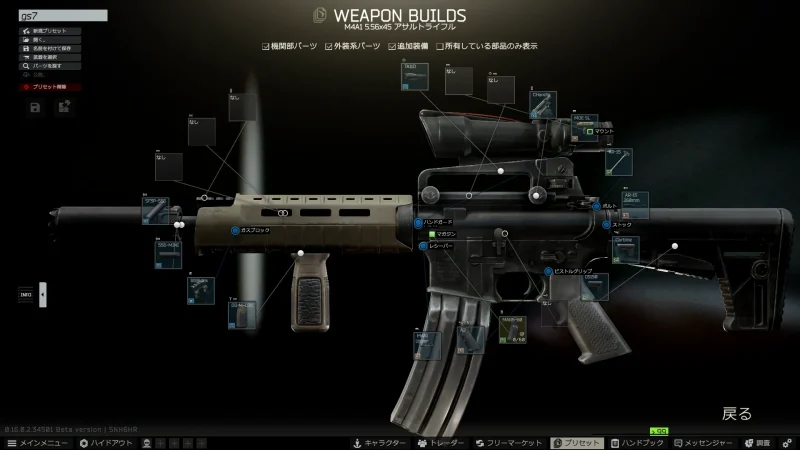The height and width of the screenshot is (450, 800).
Task: Click the floppy disk save icon
Action: coord(35,107)
